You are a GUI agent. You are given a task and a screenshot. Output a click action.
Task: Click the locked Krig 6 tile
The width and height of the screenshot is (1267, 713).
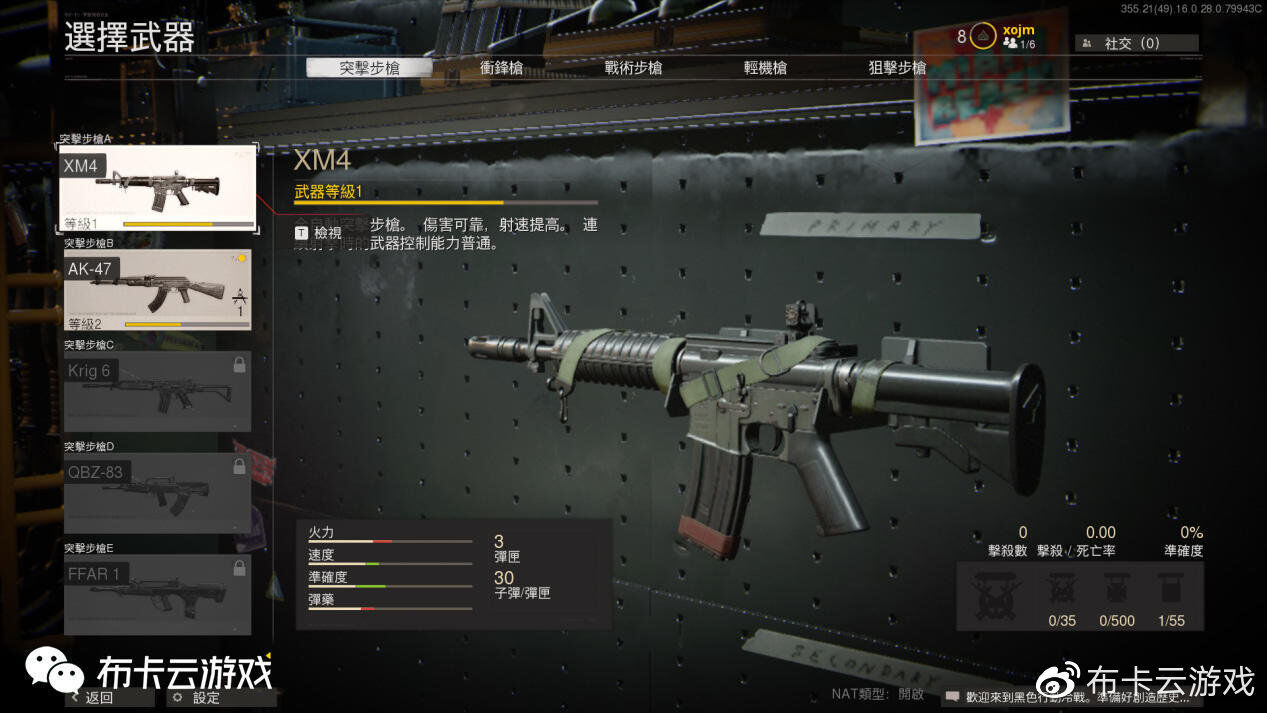tap(158, 391)
